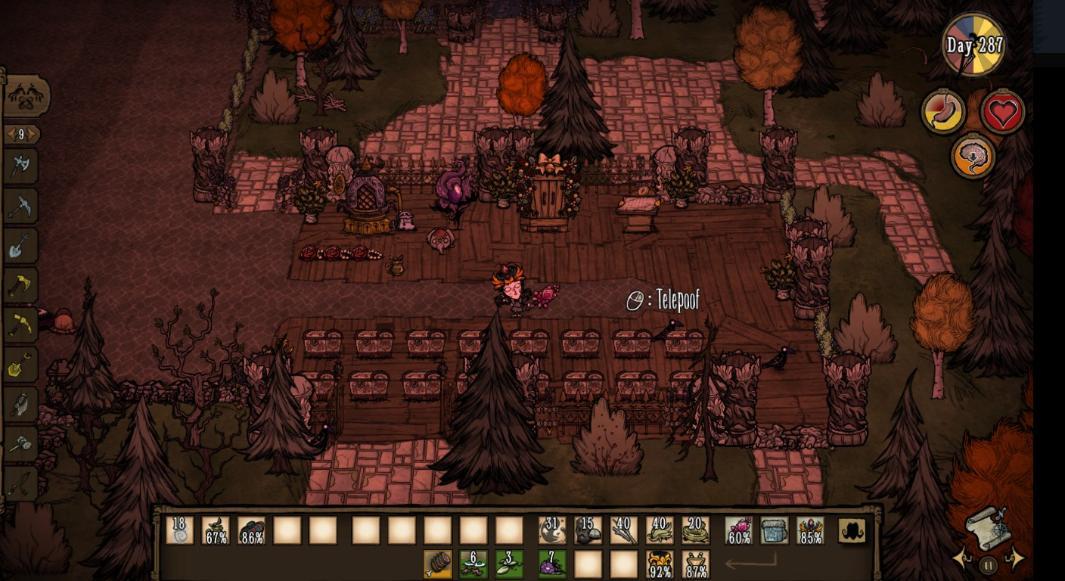Select the equipped backpack slot
The width and height of the screenshot is (1065, 581).
pos(774,530)
